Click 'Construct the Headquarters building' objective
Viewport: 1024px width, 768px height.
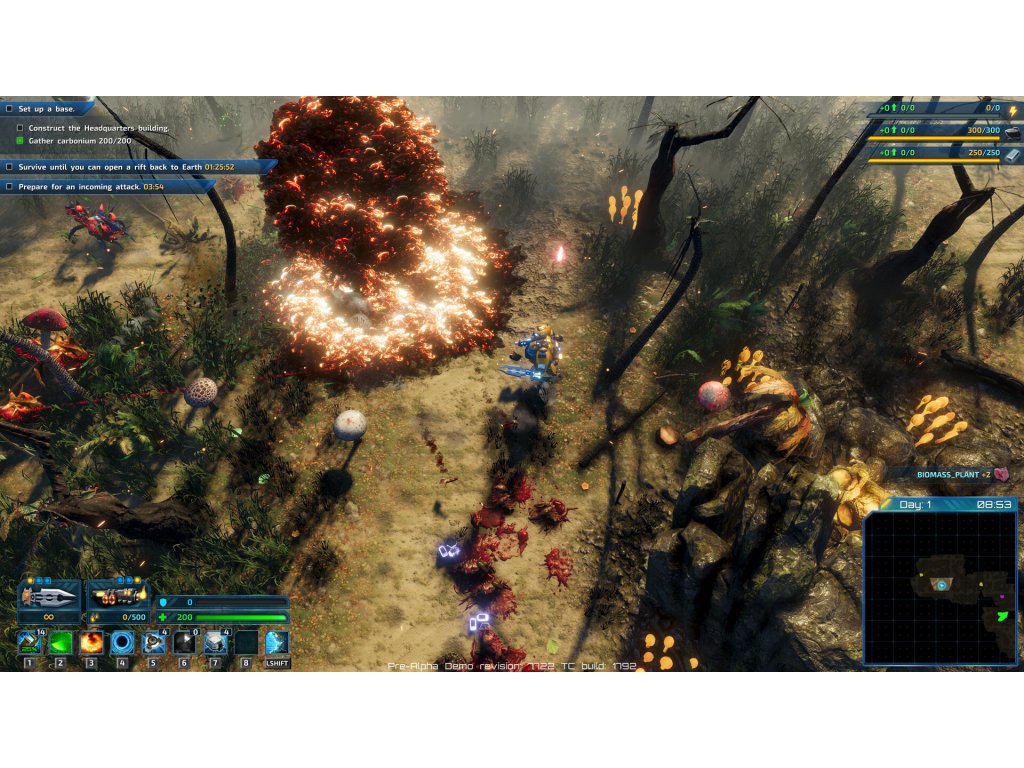[x=98, y=128]
